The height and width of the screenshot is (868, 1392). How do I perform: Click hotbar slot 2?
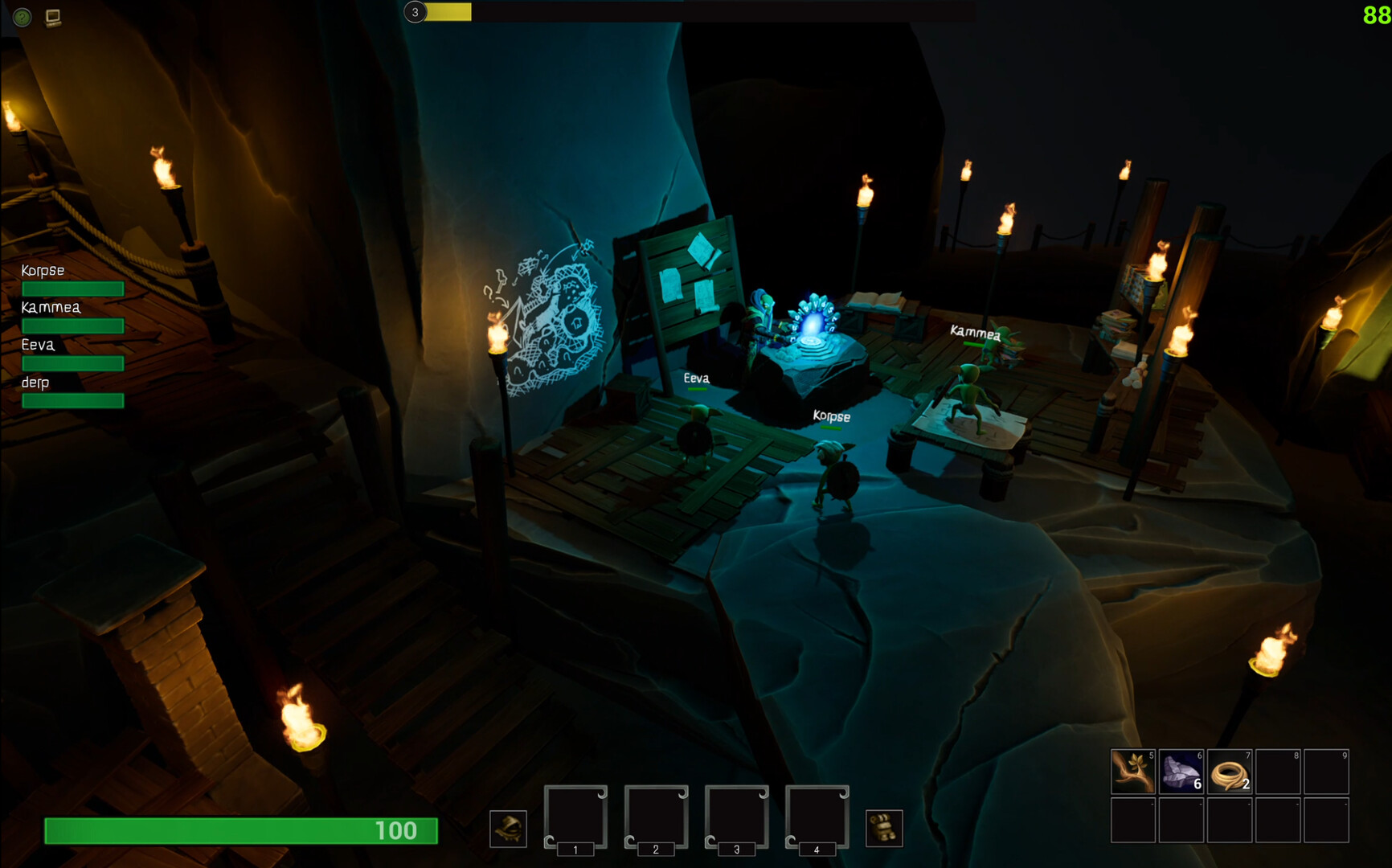656,816
